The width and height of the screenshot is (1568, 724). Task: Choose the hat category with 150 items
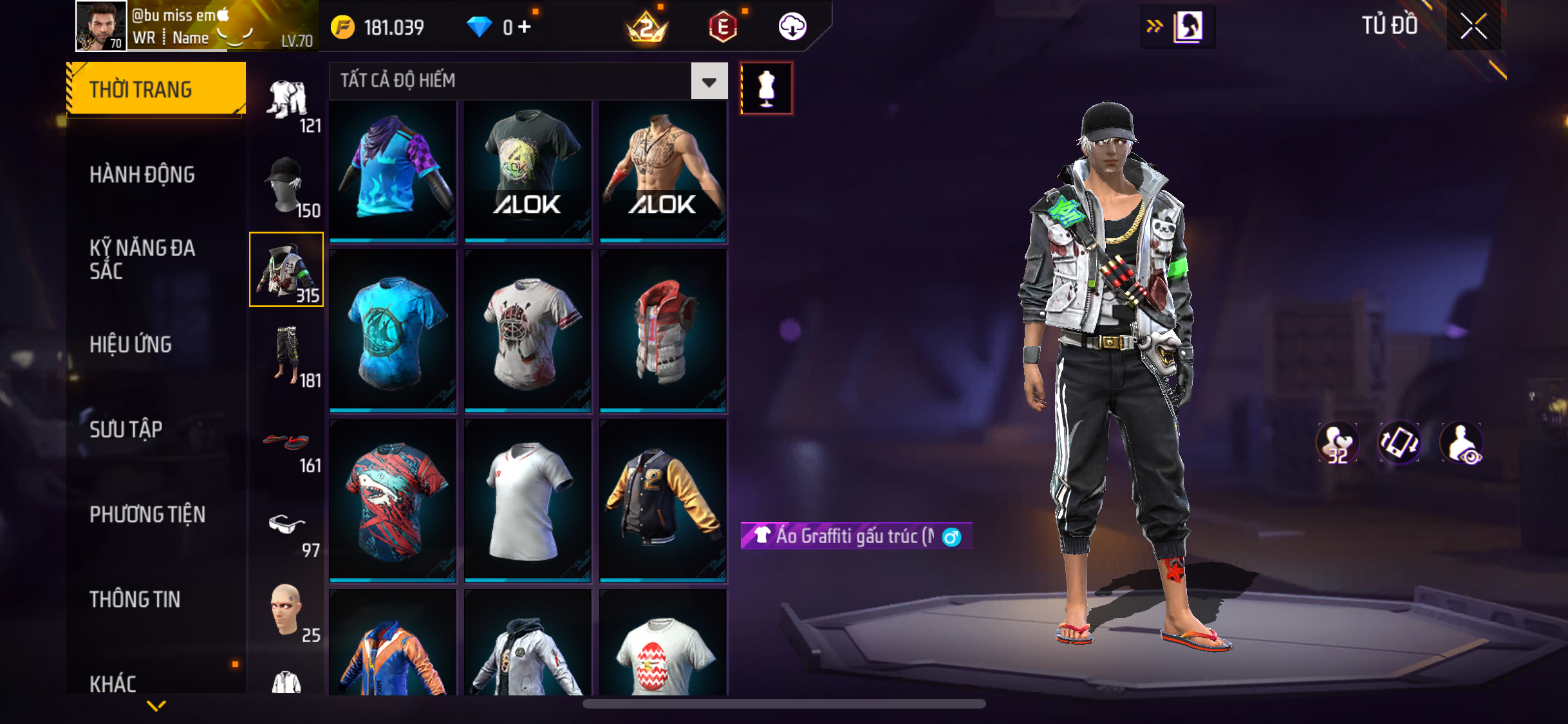(x=286, y=187)
